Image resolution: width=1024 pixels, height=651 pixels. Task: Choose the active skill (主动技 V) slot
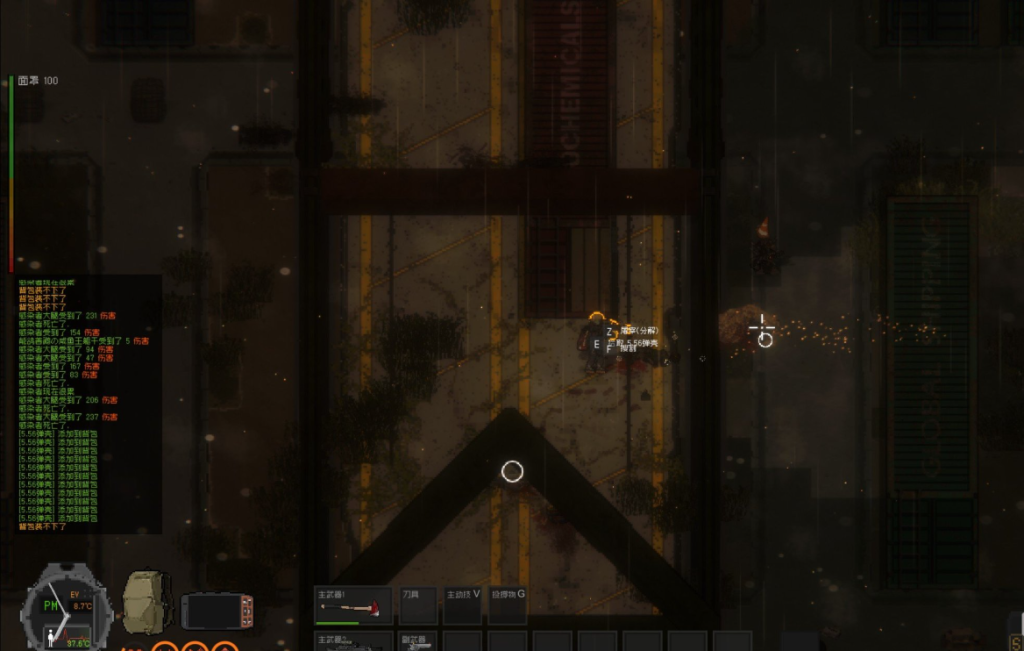(463, 605)
